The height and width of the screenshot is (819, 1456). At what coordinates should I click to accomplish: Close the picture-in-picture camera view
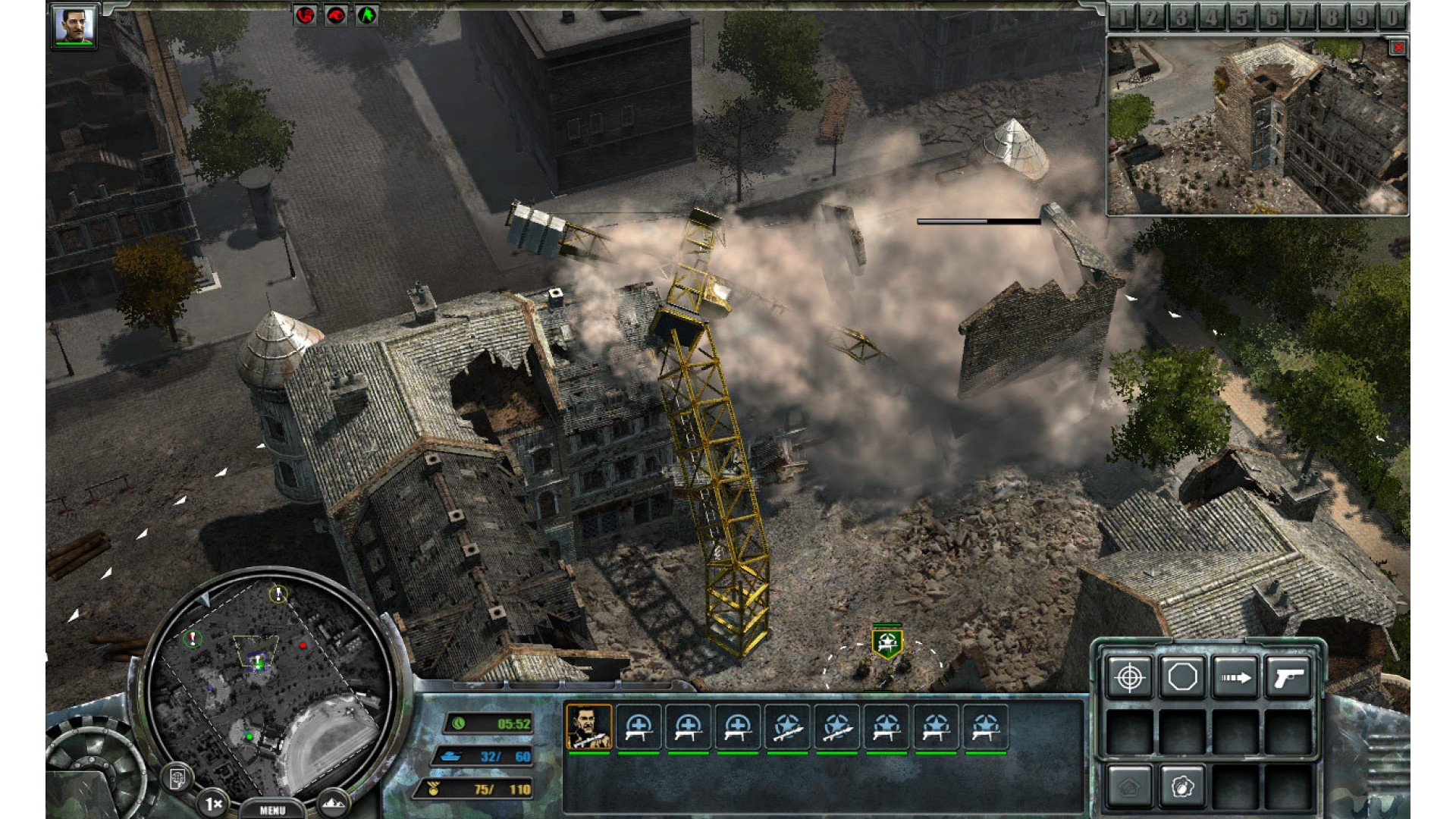coord(1398,48)
